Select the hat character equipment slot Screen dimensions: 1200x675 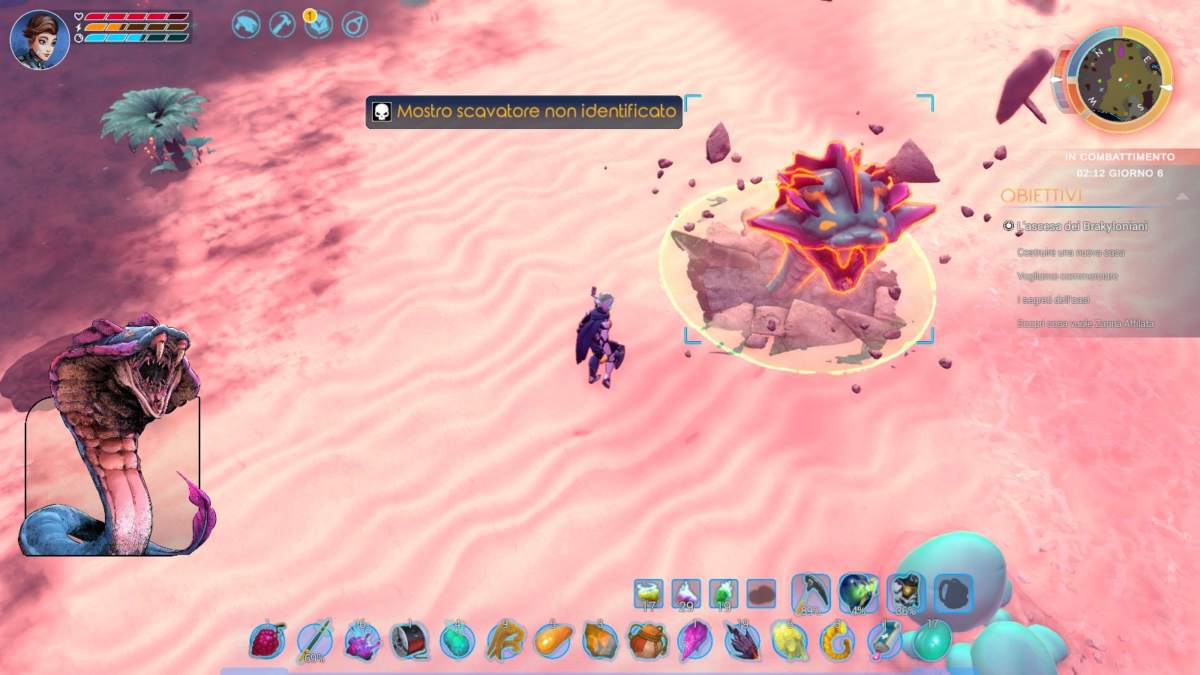click(906, 593)
